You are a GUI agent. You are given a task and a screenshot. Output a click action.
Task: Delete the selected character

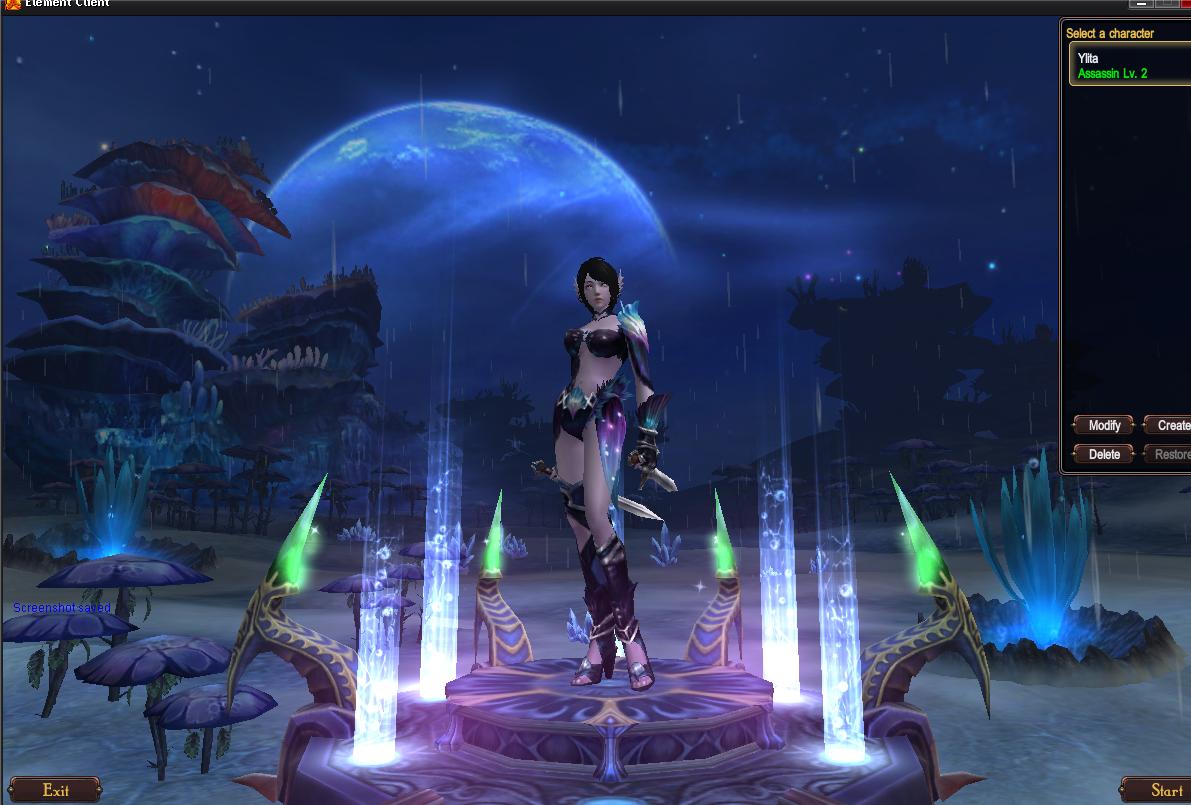1104,455
